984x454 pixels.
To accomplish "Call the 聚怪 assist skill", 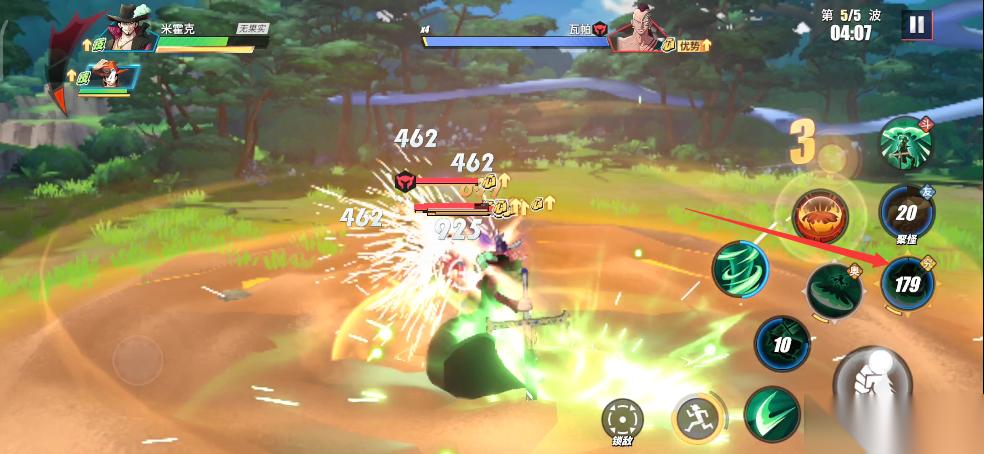I will (x=906, y=212).
